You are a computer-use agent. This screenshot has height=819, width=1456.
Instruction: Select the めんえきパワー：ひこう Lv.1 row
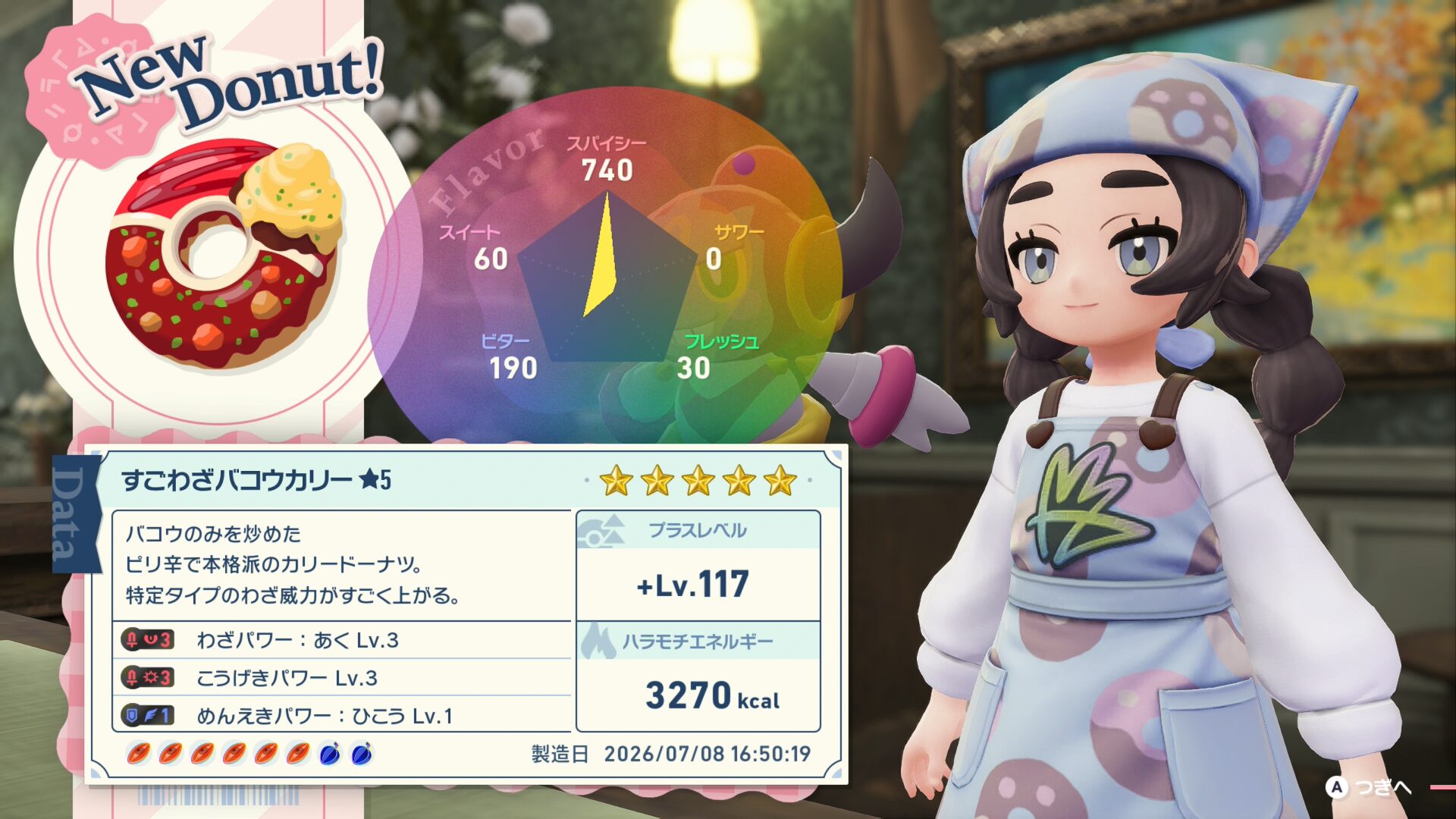[x=341, y=715]
